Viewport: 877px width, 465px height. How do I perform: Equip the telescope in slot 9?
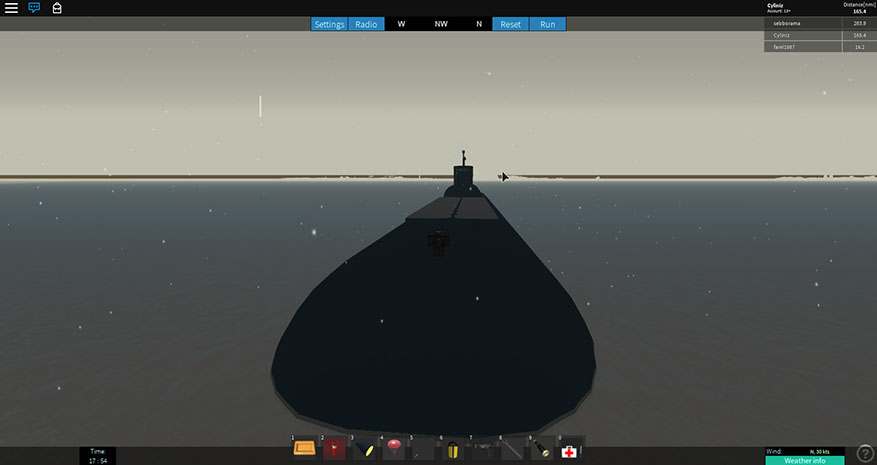tap(541, 449)
